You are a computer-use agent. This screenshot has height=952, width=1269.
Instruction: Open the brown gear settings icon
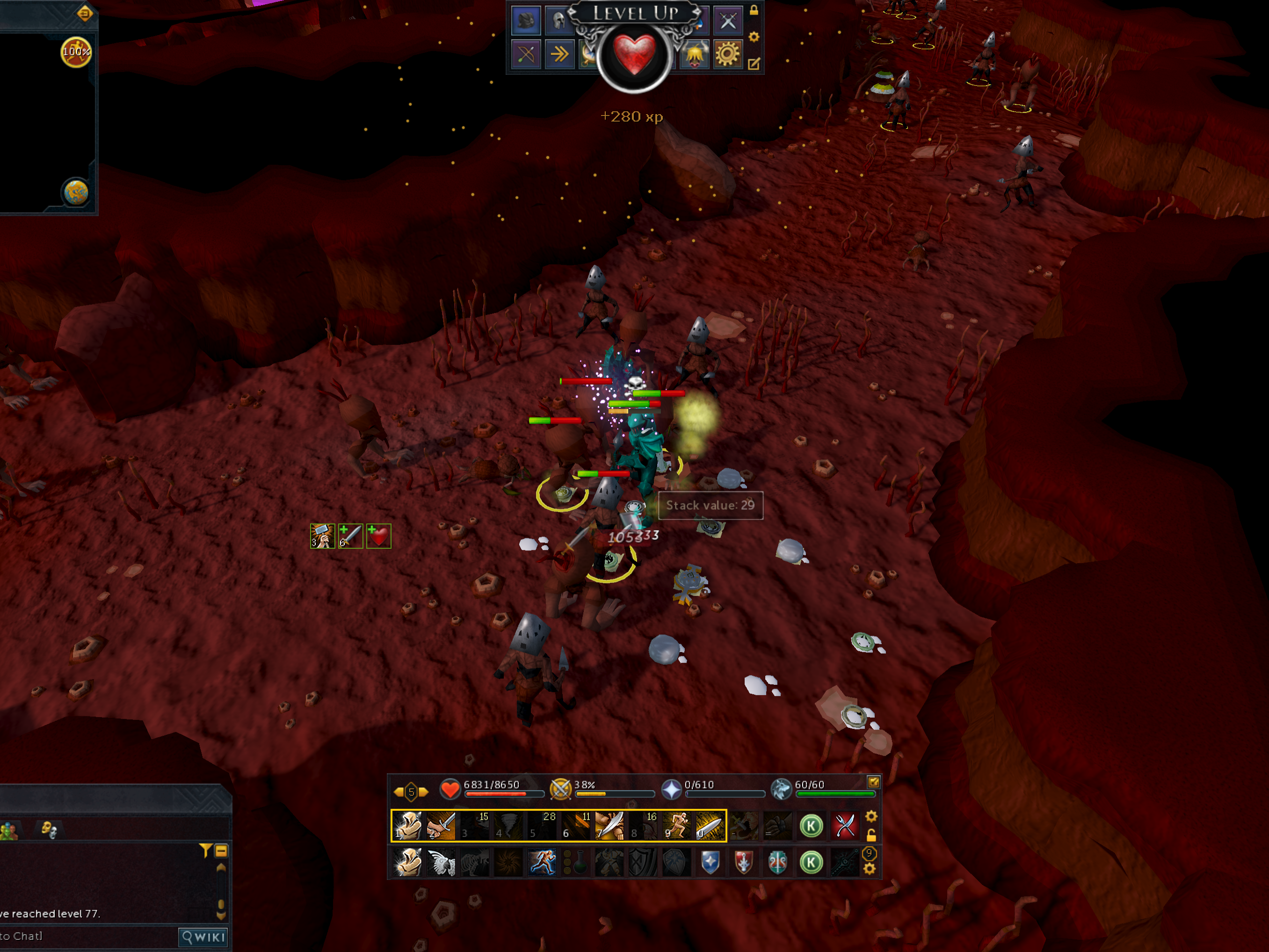(727, 55)
